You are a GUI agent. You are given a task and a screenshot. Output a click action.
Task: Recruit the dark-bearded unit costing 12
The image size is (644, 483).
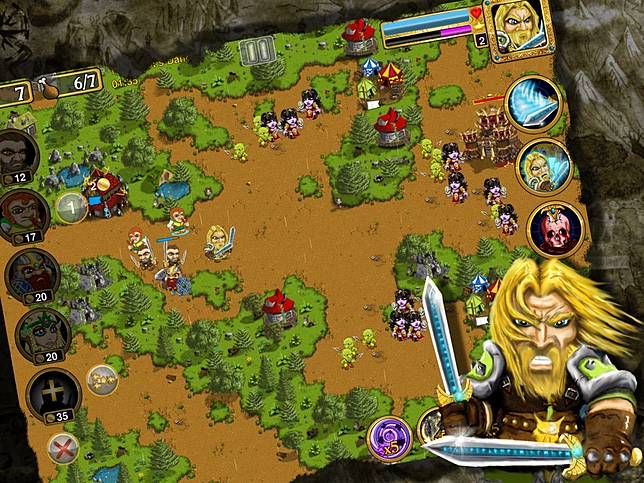18,154
